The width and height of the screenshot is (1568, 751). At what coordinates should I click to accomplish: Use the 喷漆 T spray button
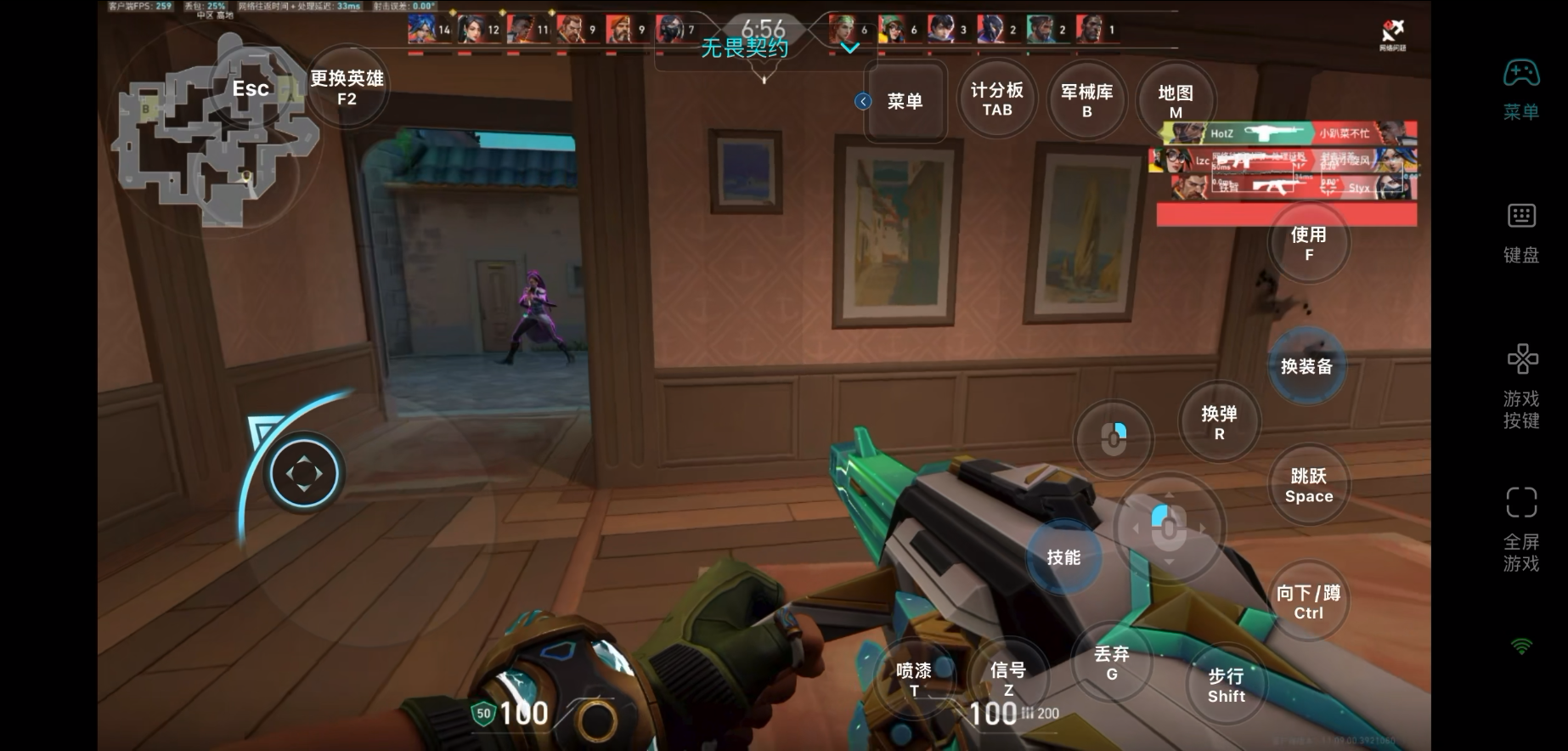(x=914, y=679)
